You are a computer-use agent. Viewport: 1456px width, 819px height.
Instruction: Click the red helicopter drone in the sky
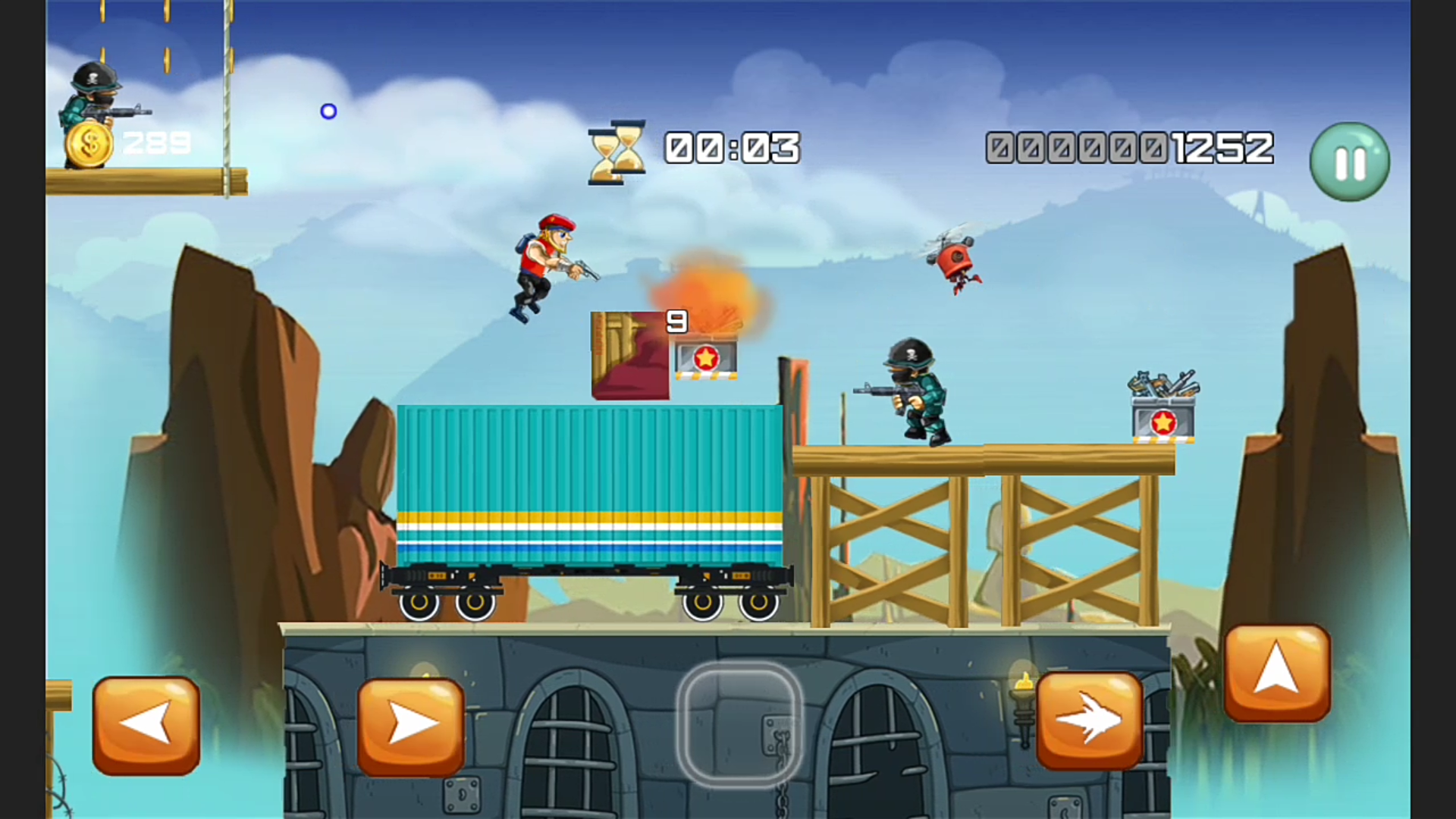tap(954, 262)
